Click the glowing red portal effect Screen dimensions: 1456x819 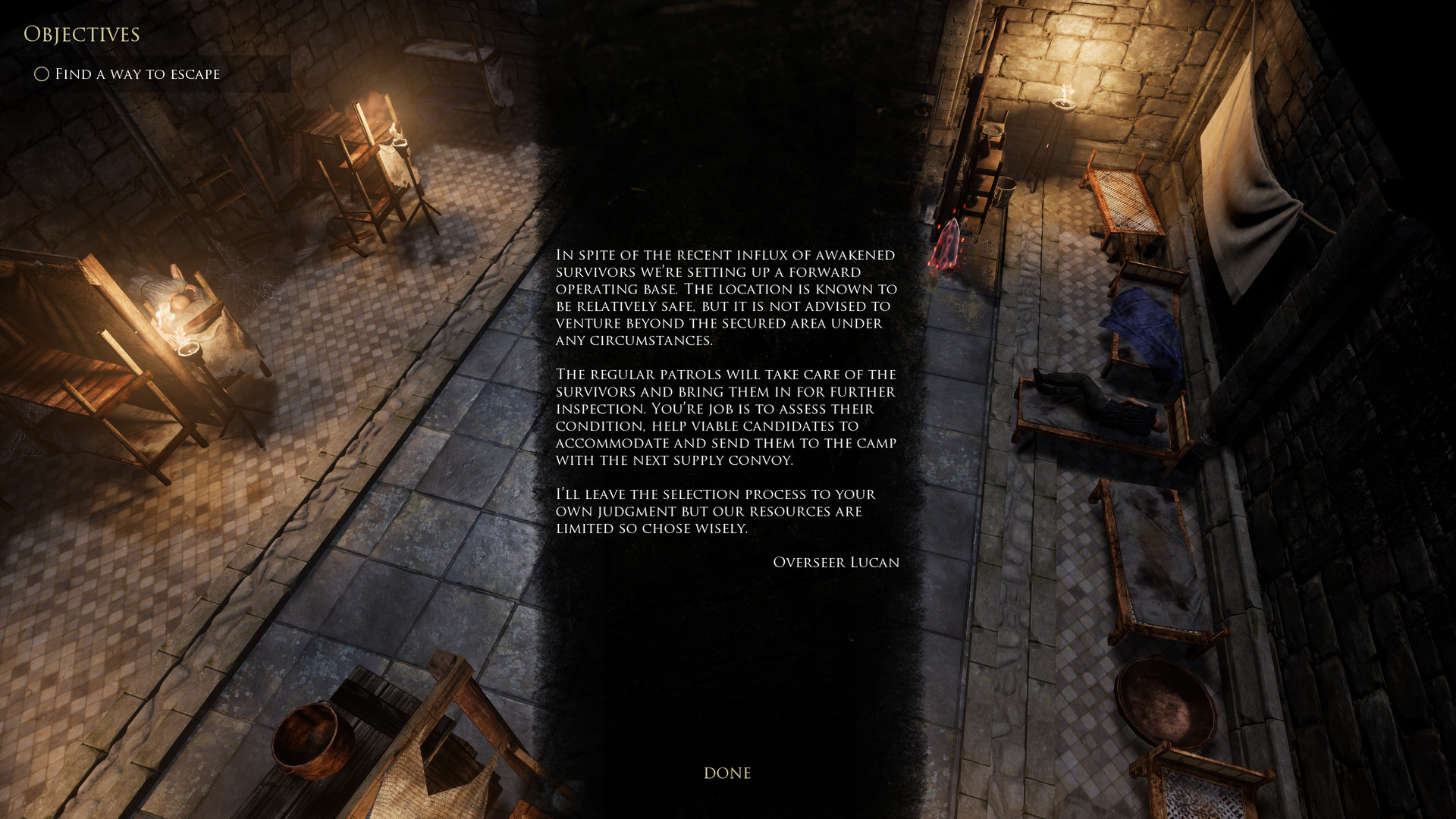pos(948,243)
